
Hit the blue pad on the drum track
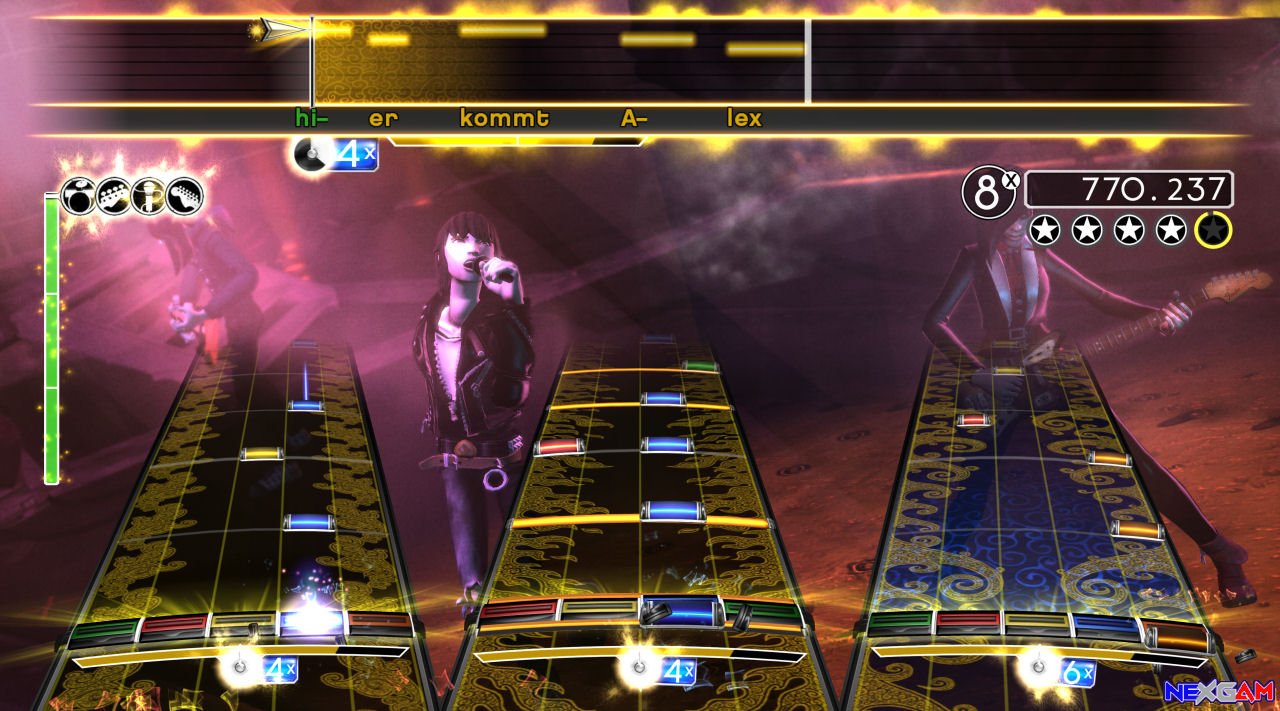tap(680, 610)
